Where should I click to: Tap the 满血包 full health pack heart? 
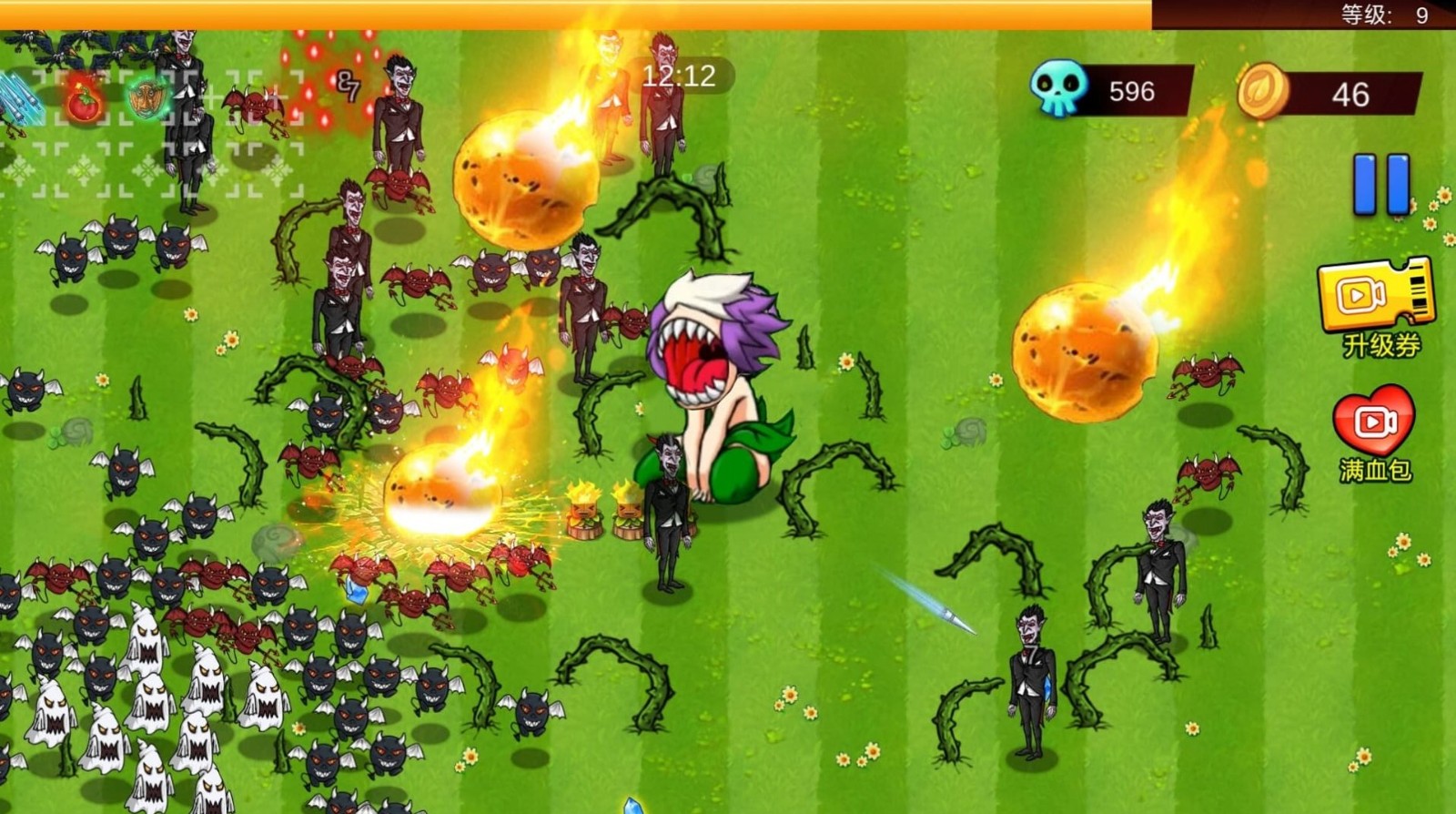click(1373, 420)
